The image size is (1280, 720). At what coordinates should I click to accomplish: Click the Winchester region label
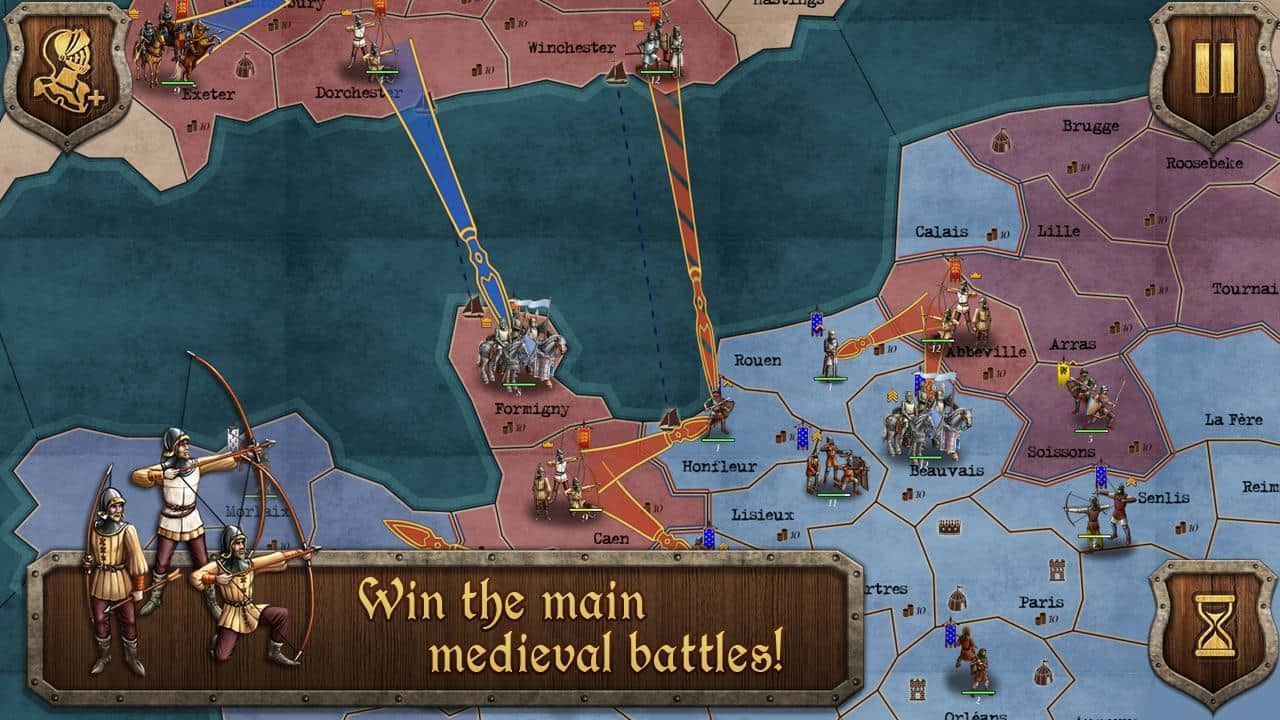pyautogui.click(x=573, y=46)
